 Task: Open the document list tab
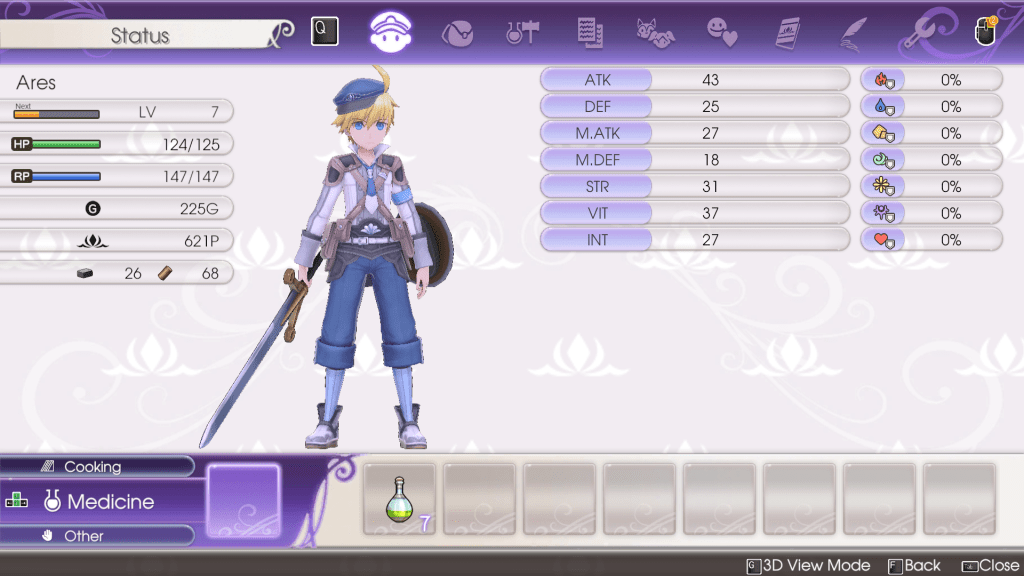(589, 32)
